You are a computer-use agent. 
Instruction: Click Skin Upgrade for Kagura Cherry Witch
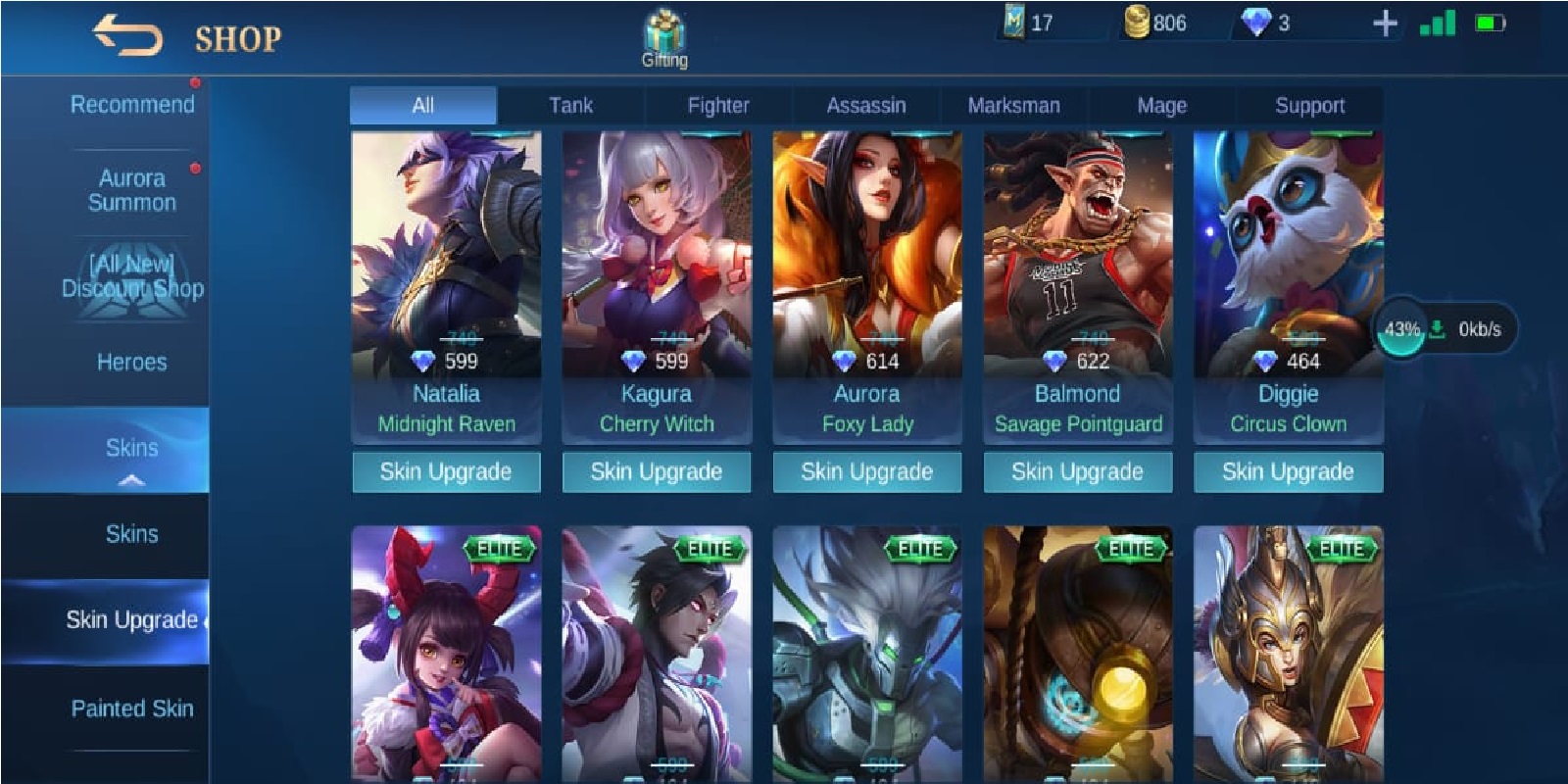click(655, 471)
